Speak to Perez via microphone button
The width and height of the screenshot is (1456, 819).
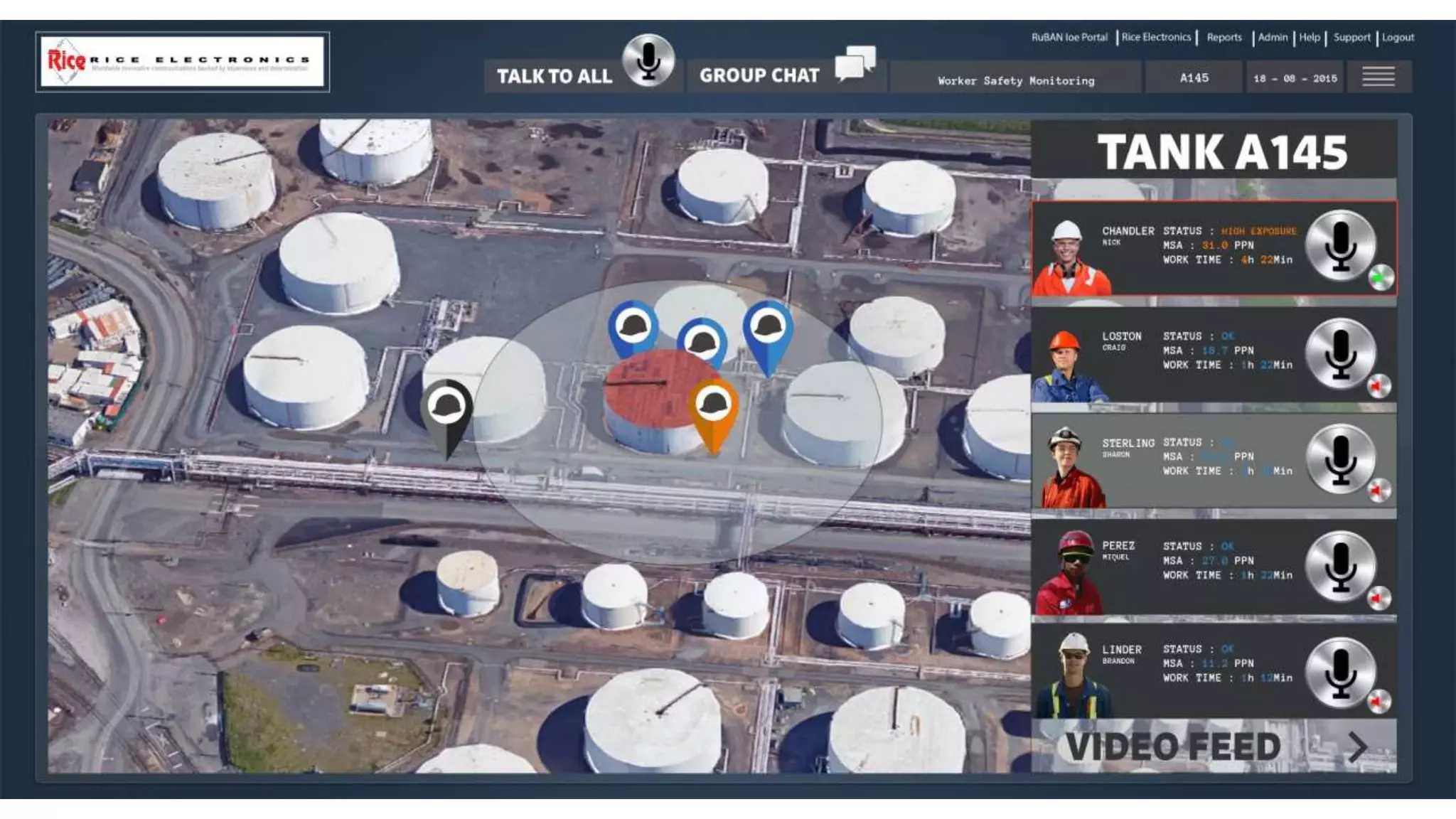[x=1340, y=566]
